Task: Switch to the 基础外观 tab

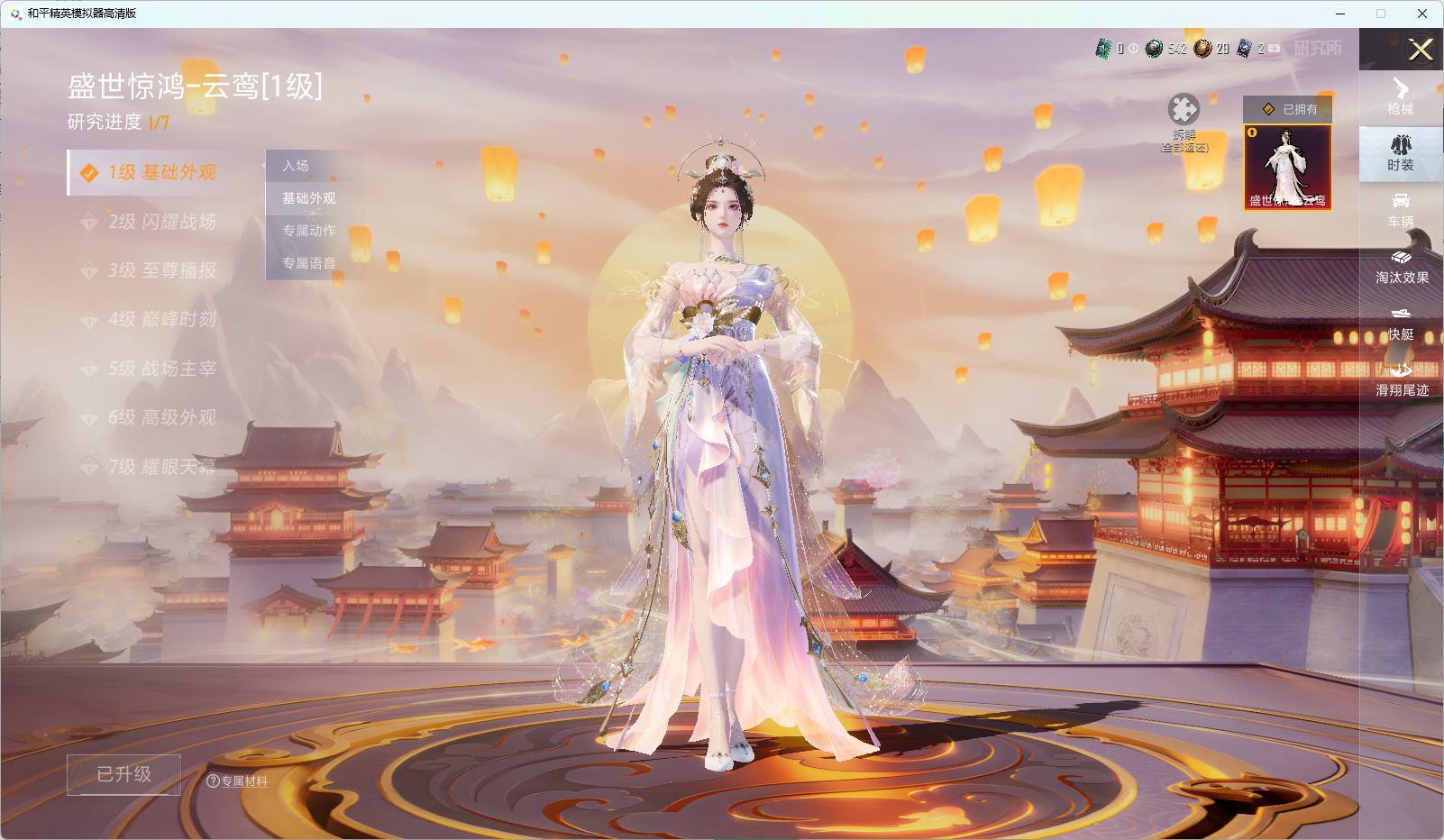Action: tap(307, 198)
